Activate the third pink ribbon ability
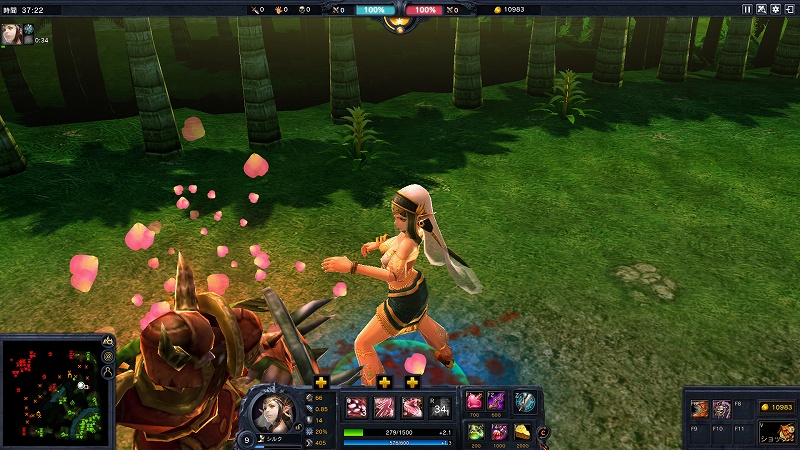Screen dimensions: 800x450 [x=412, y=407]
